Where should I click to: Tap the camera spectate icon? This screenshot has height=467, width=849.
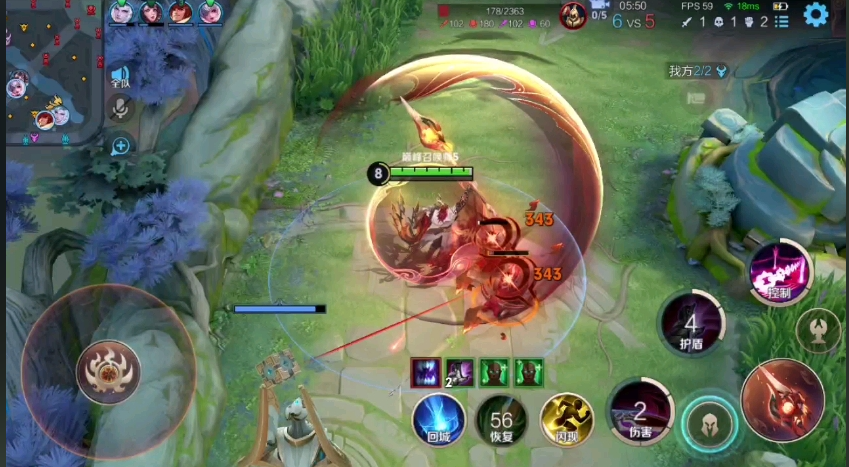point(600,7)
